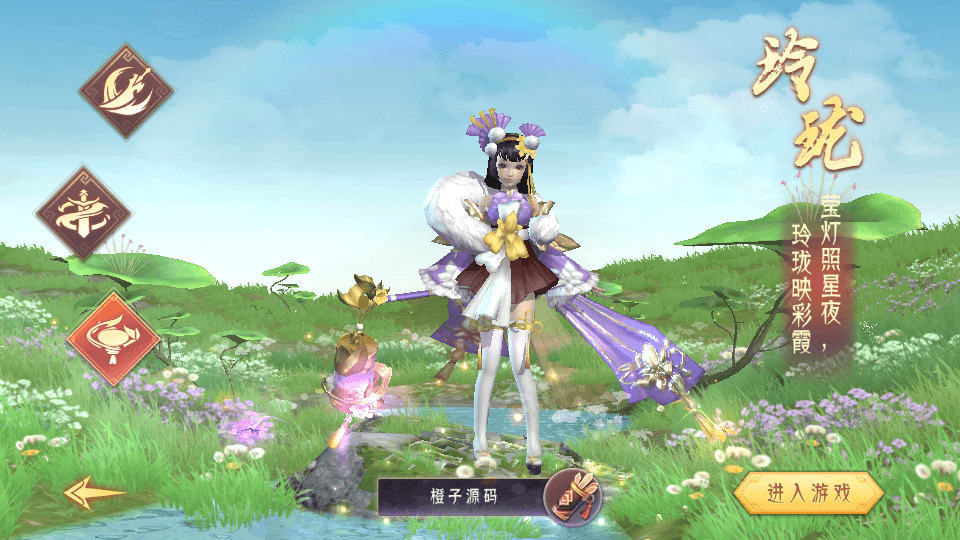960x540 pixels.
Task: Click the 进入游戏 enter game button
Action: click(808, 492)
